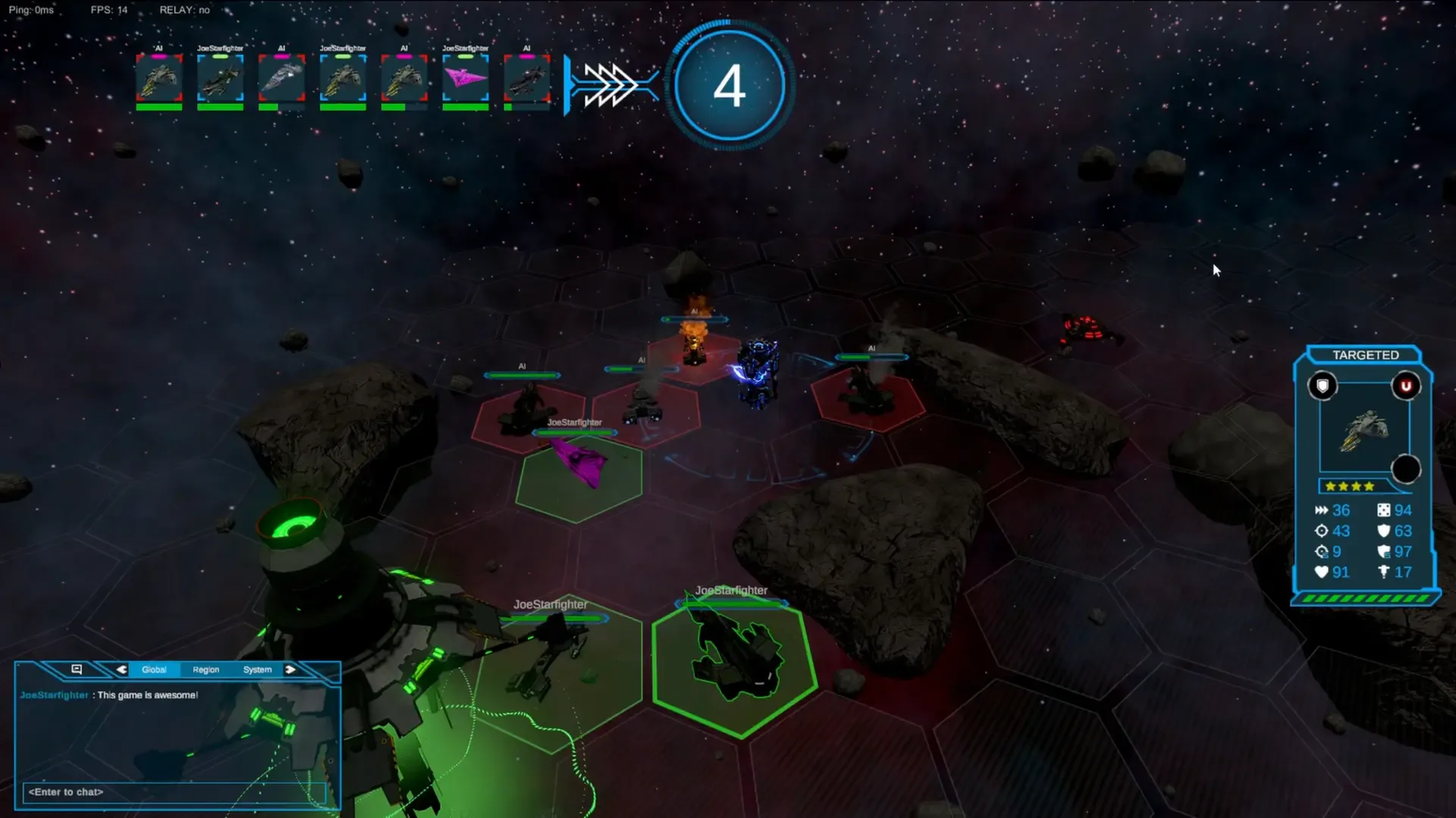Click the left arrow beside chat tabs
This screenshot has height=818, width=1456.
point(121,669)
